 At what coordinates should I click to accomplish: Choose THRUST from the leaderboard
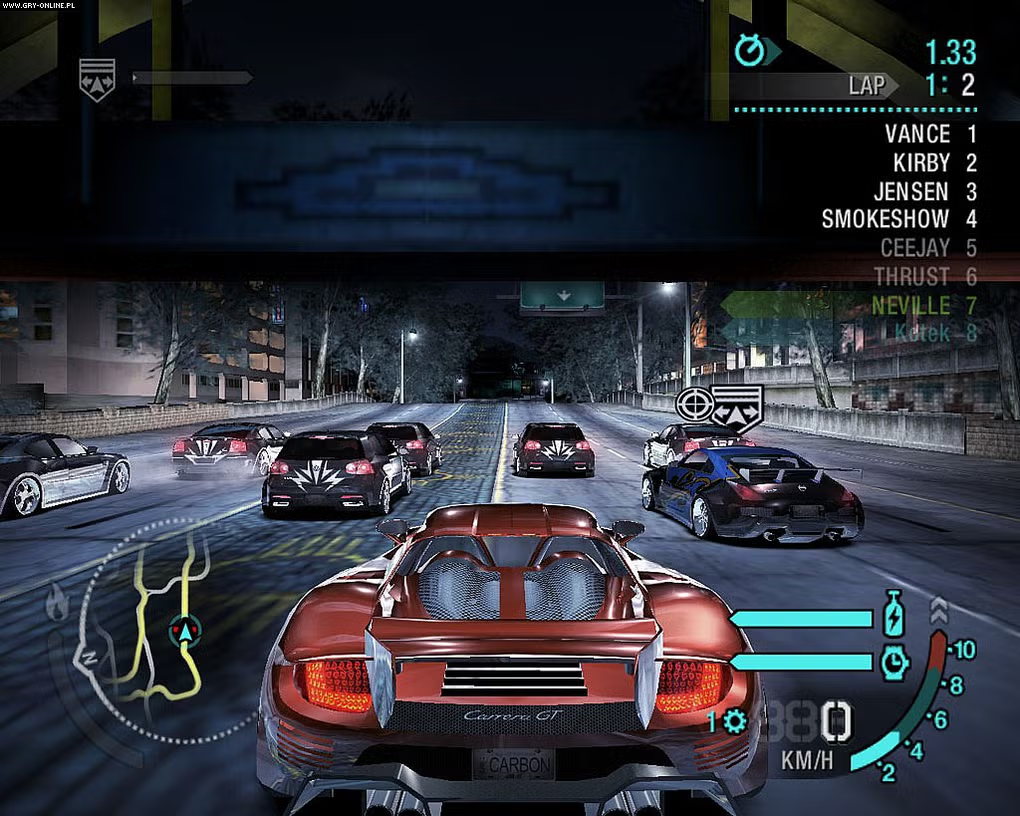(x=911, y=275)
